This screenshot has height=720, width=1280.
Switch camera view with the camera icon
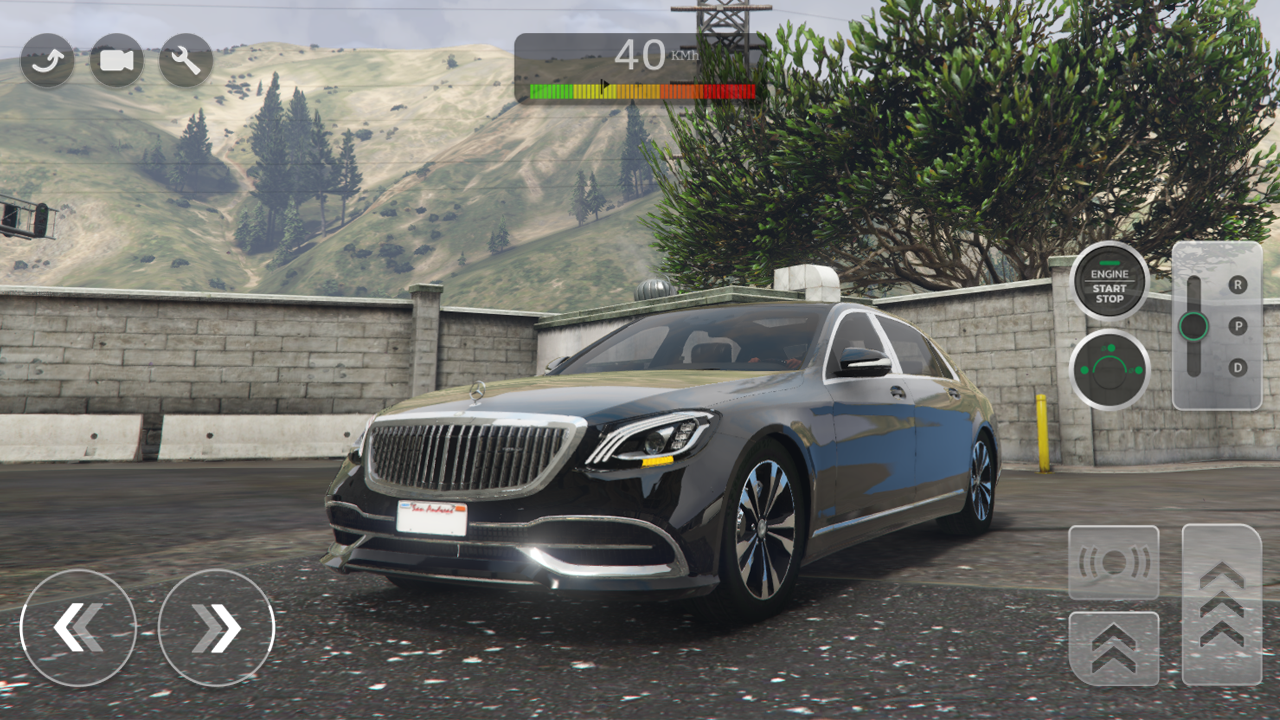coord(115,61)
